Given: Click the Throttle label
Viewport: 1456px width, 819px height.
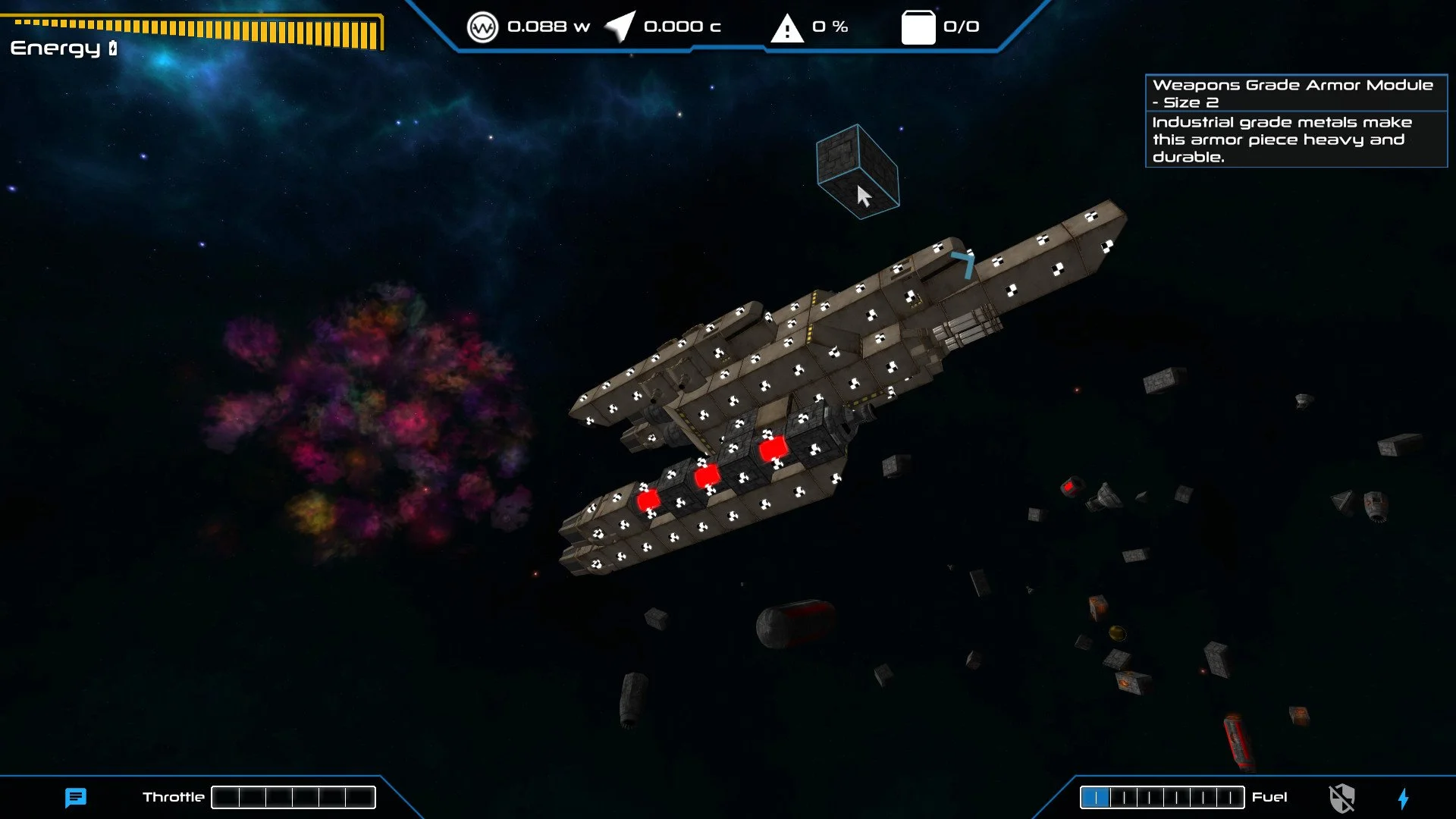Looking at the screenshot, I should coord(173,797).
